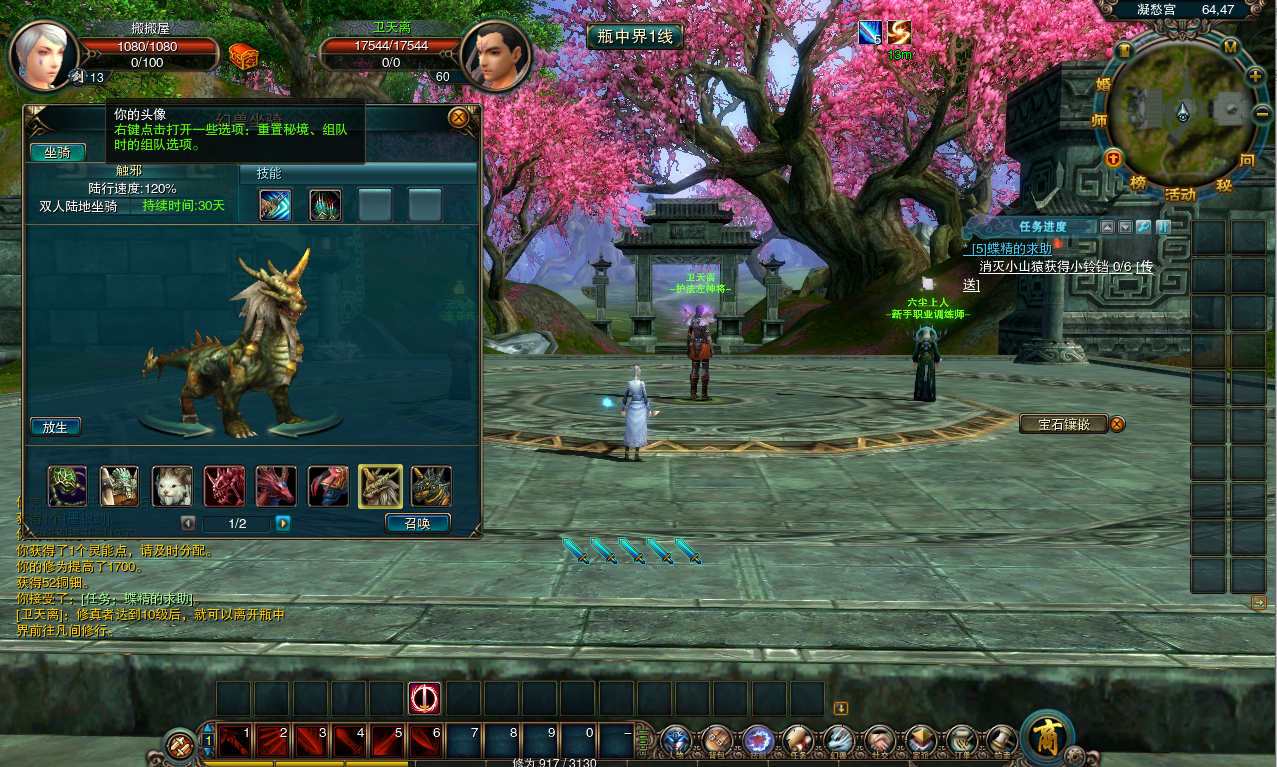Open the world map M button

1230,48
